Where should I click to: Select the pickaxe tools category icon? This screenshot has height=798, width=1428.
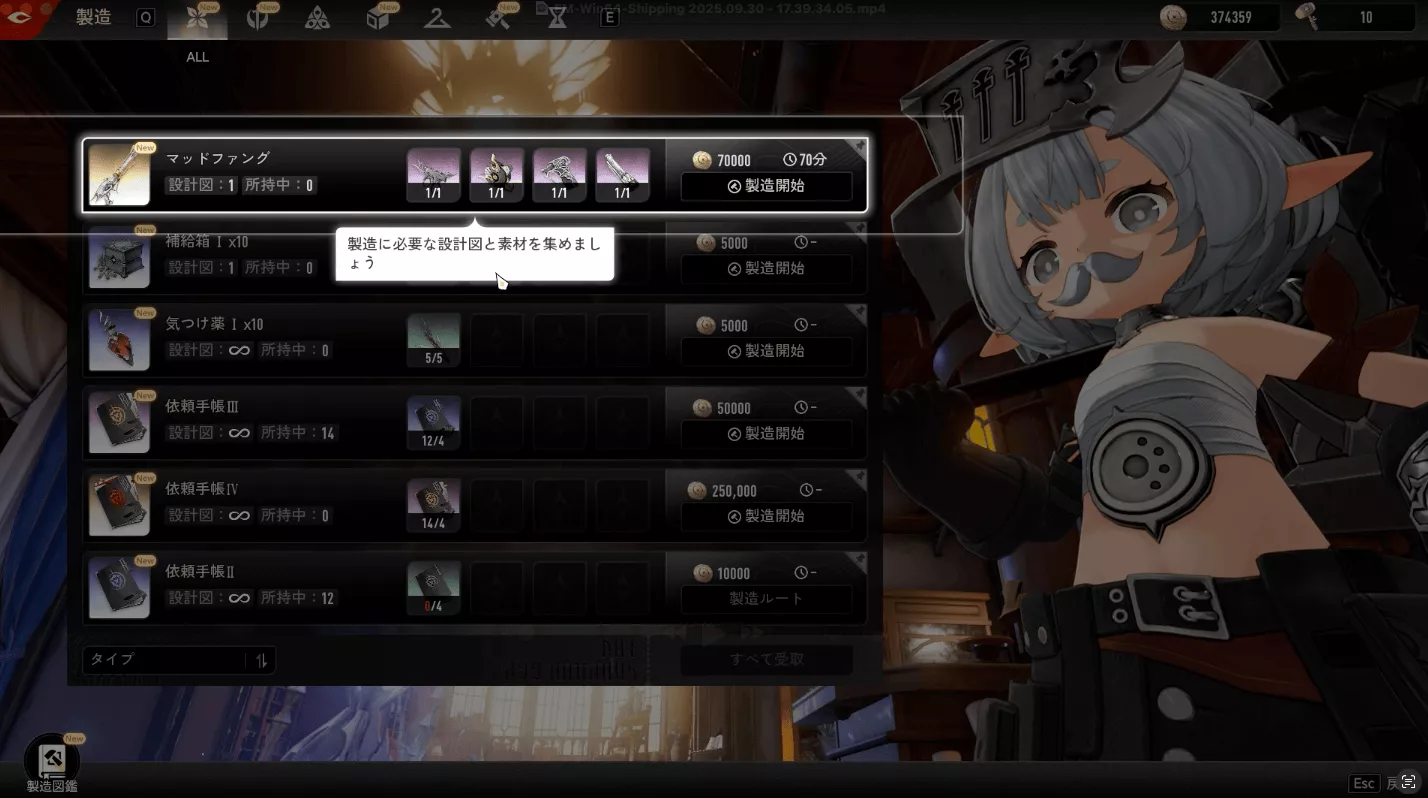tap(497, 18)
